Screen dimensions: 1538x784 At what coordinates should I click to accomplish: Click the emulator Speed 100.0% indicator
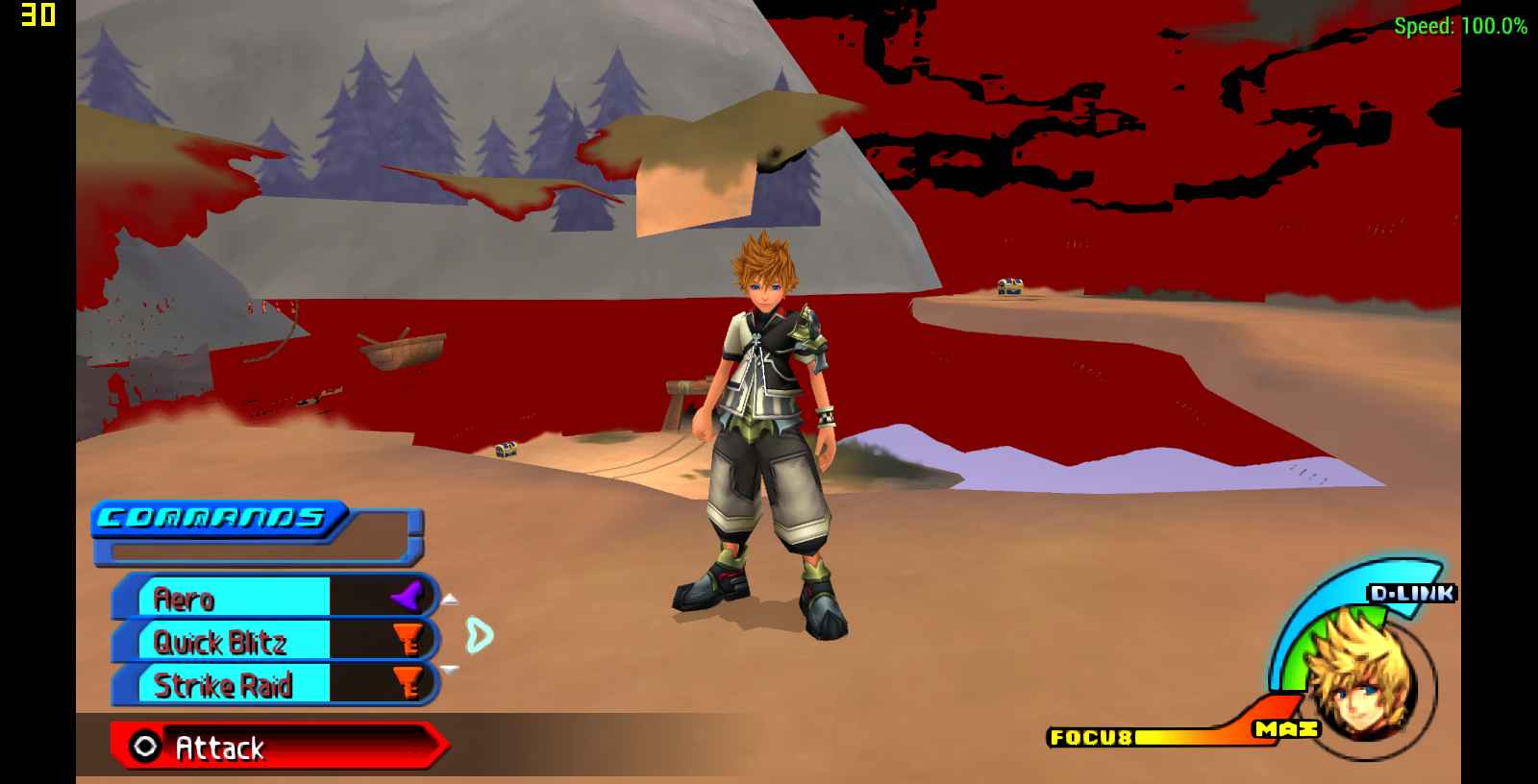click(1460, 27)
